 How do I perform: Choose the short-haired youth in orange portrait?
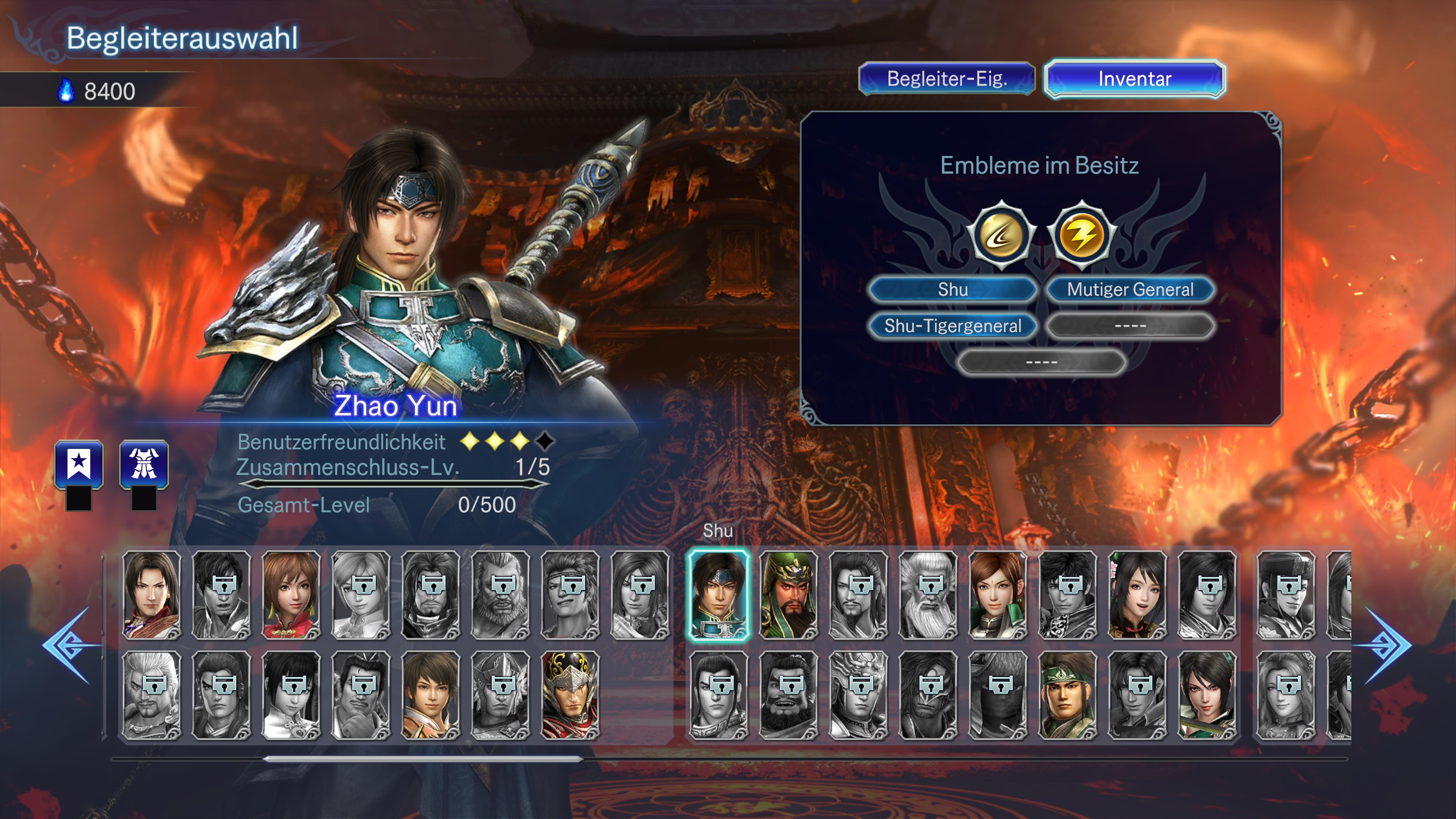pos(431,695)
